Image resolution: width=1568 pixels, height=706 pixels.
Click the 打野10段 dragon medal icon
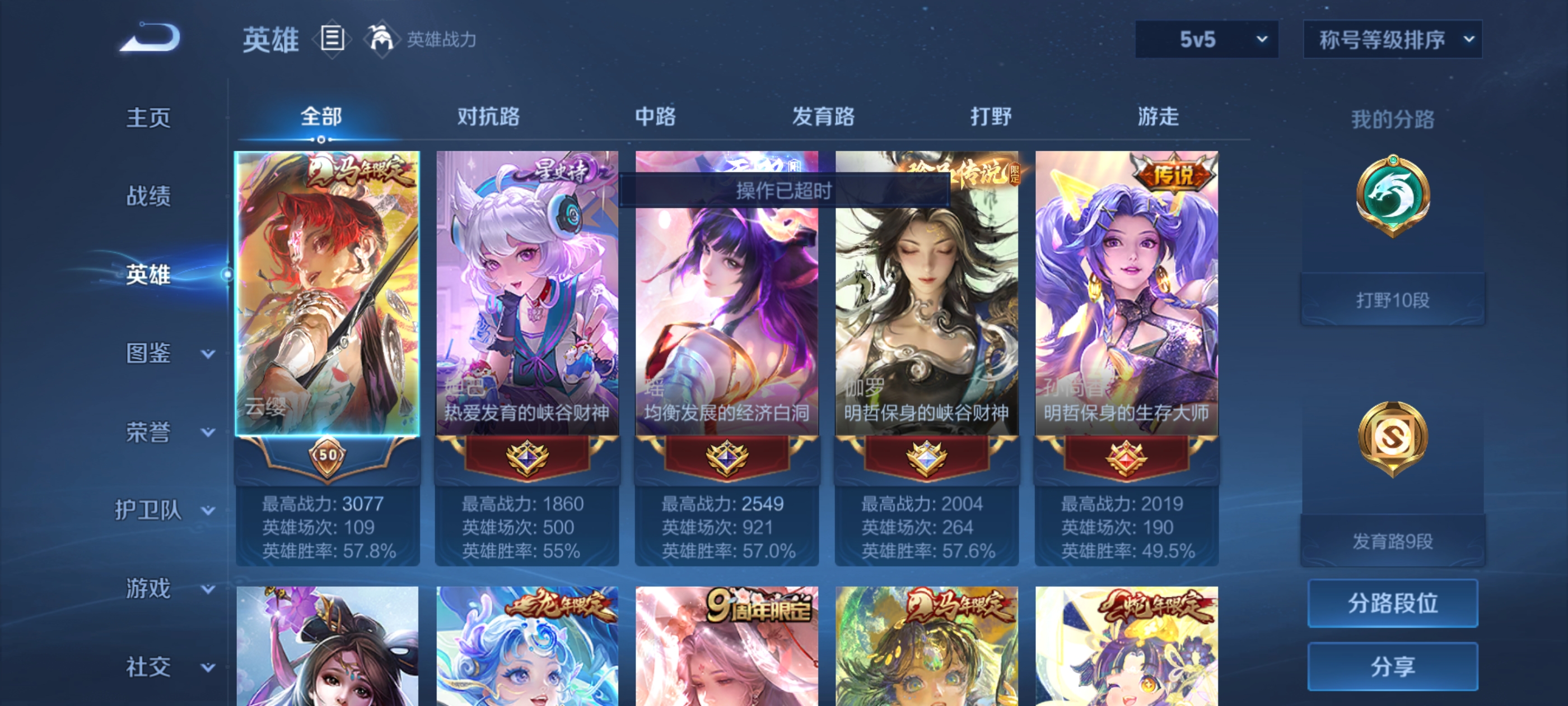point(1394,195)
